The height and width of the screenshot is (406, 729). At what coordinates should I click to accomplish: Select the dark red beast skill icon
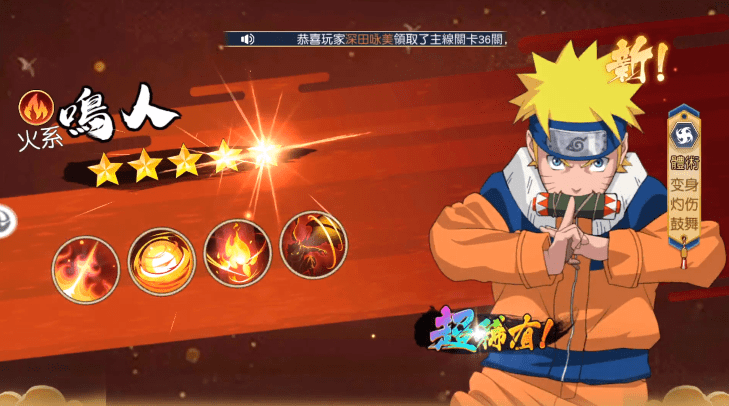(x=313, y=245)
